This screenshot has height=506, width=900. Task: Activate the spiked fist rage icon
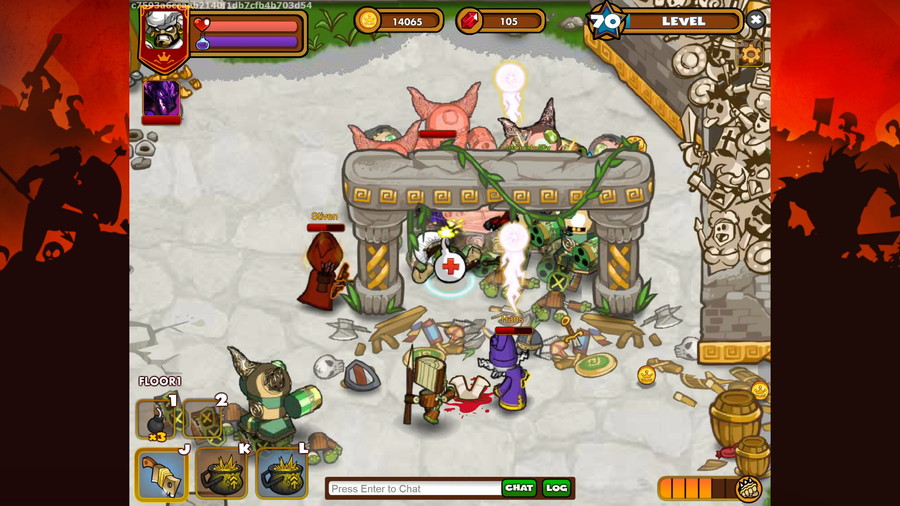click(x=748, y=489)
